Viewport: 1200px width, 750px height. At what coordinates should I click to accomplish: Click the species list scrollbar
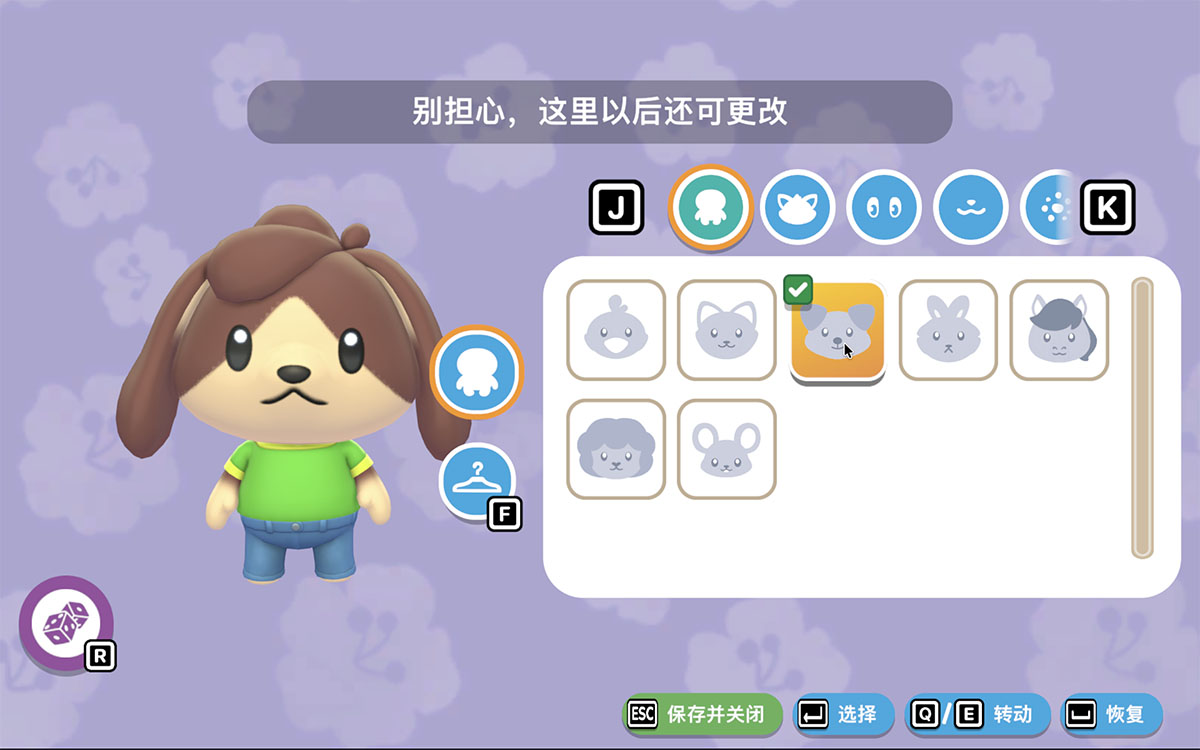click(x=1141, y=418)
